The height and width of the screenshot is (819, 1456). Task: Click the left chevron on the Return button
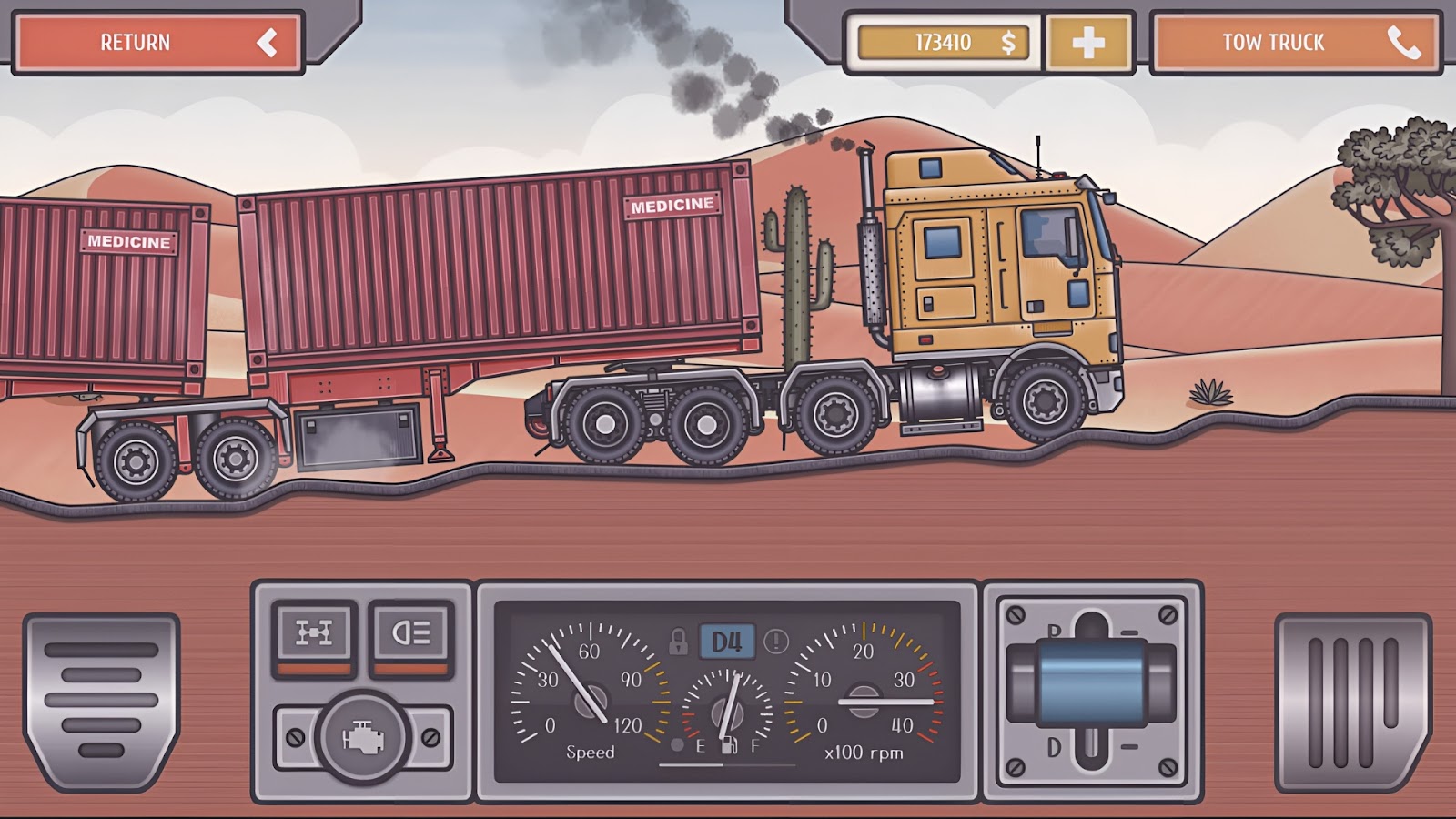pos(265,40)
